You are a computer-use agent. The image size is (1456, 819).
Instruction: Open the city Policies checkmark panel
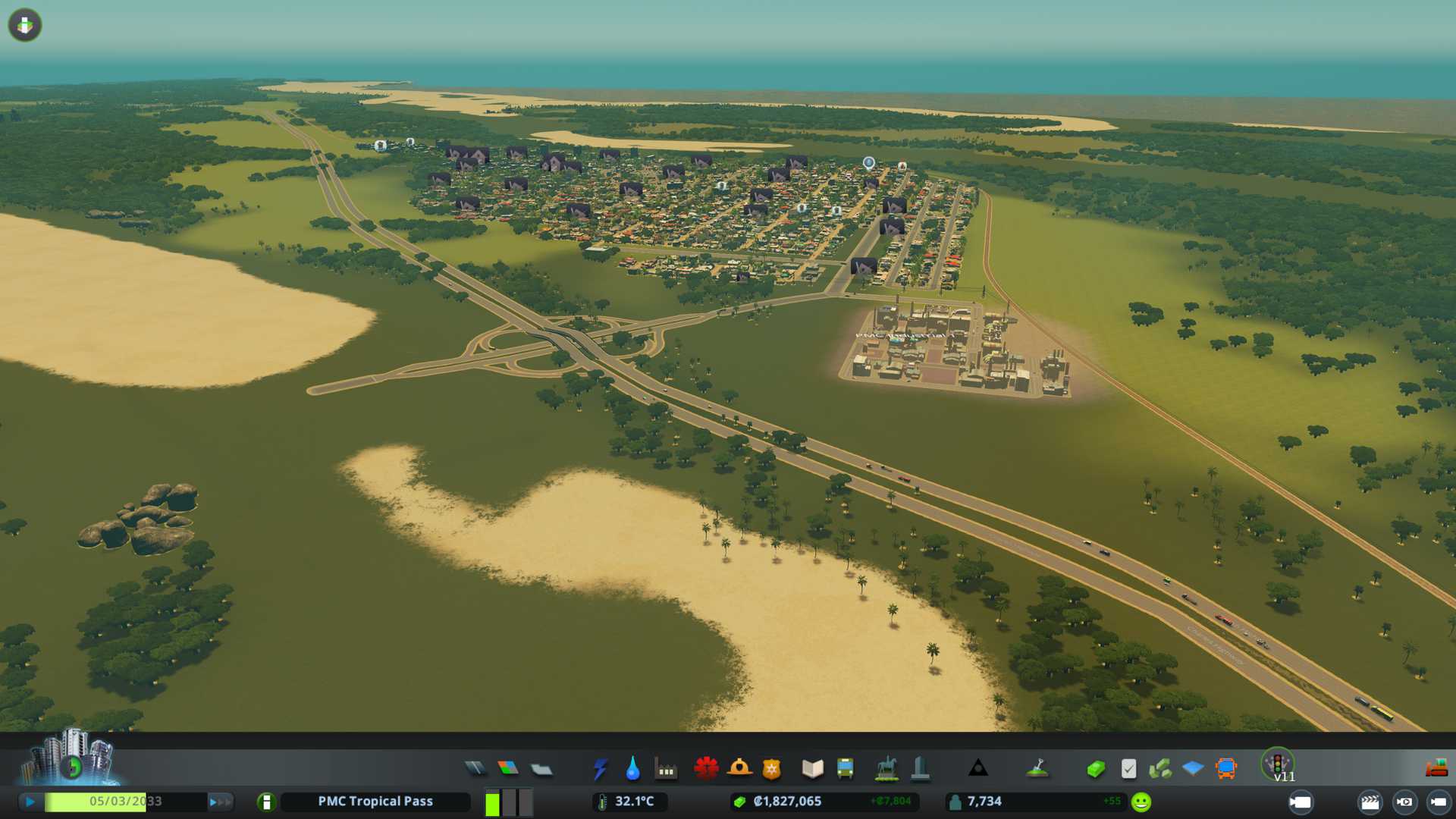[x=1128, y=769]
